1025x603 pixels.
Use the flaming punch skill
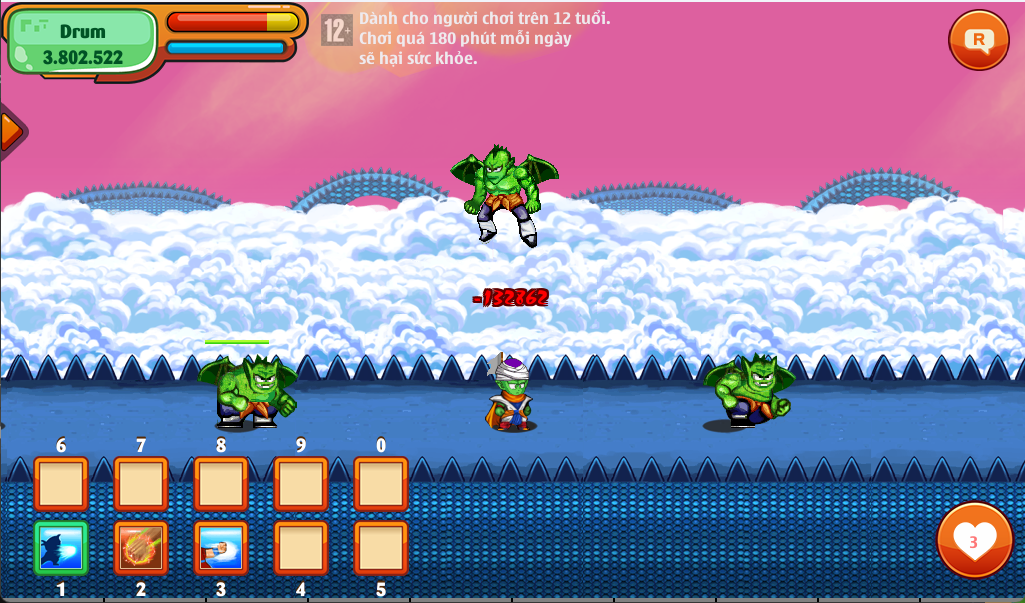pos(141,548)
